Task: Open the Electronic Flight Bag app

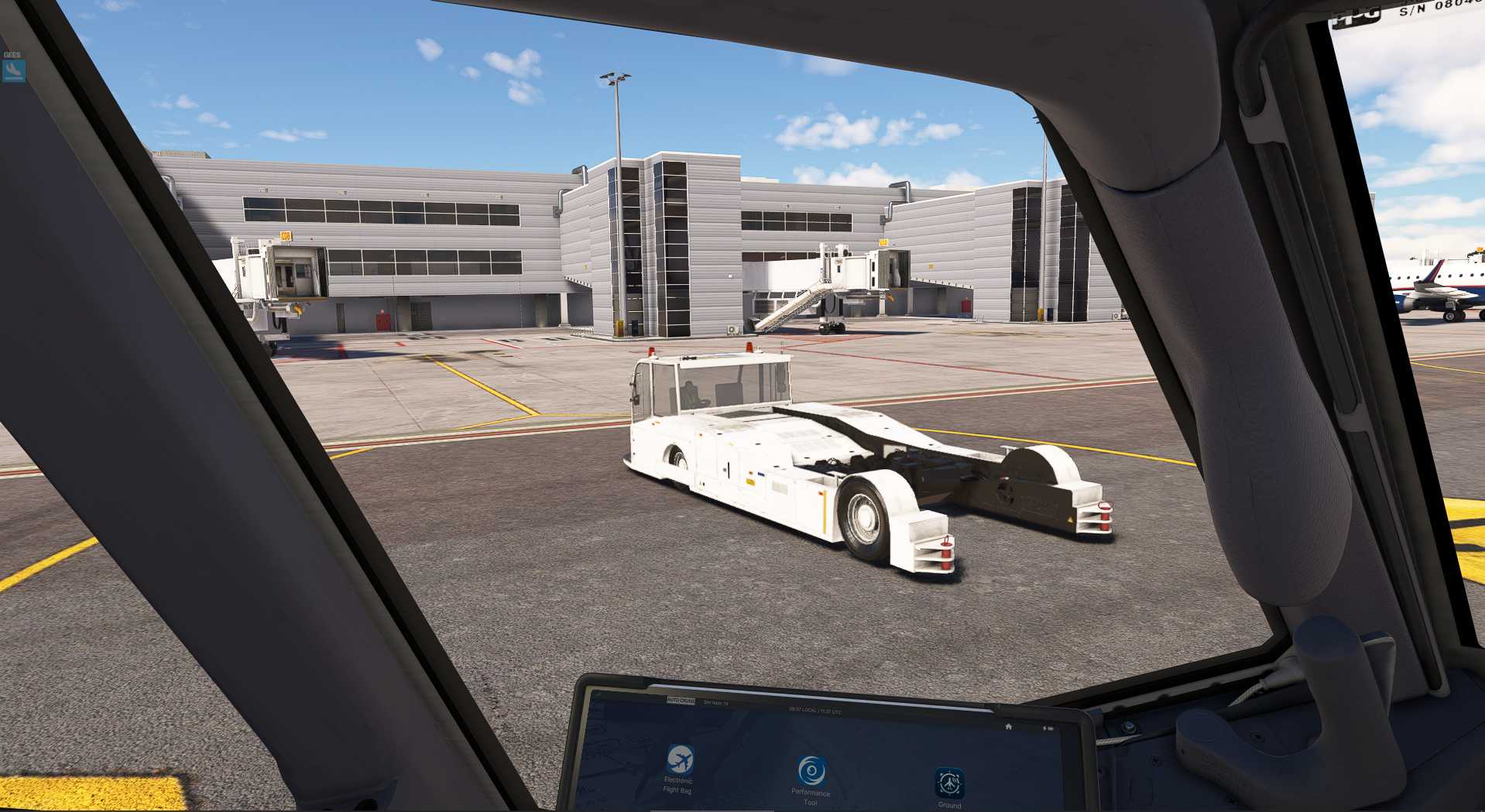Action: [680, 761]
